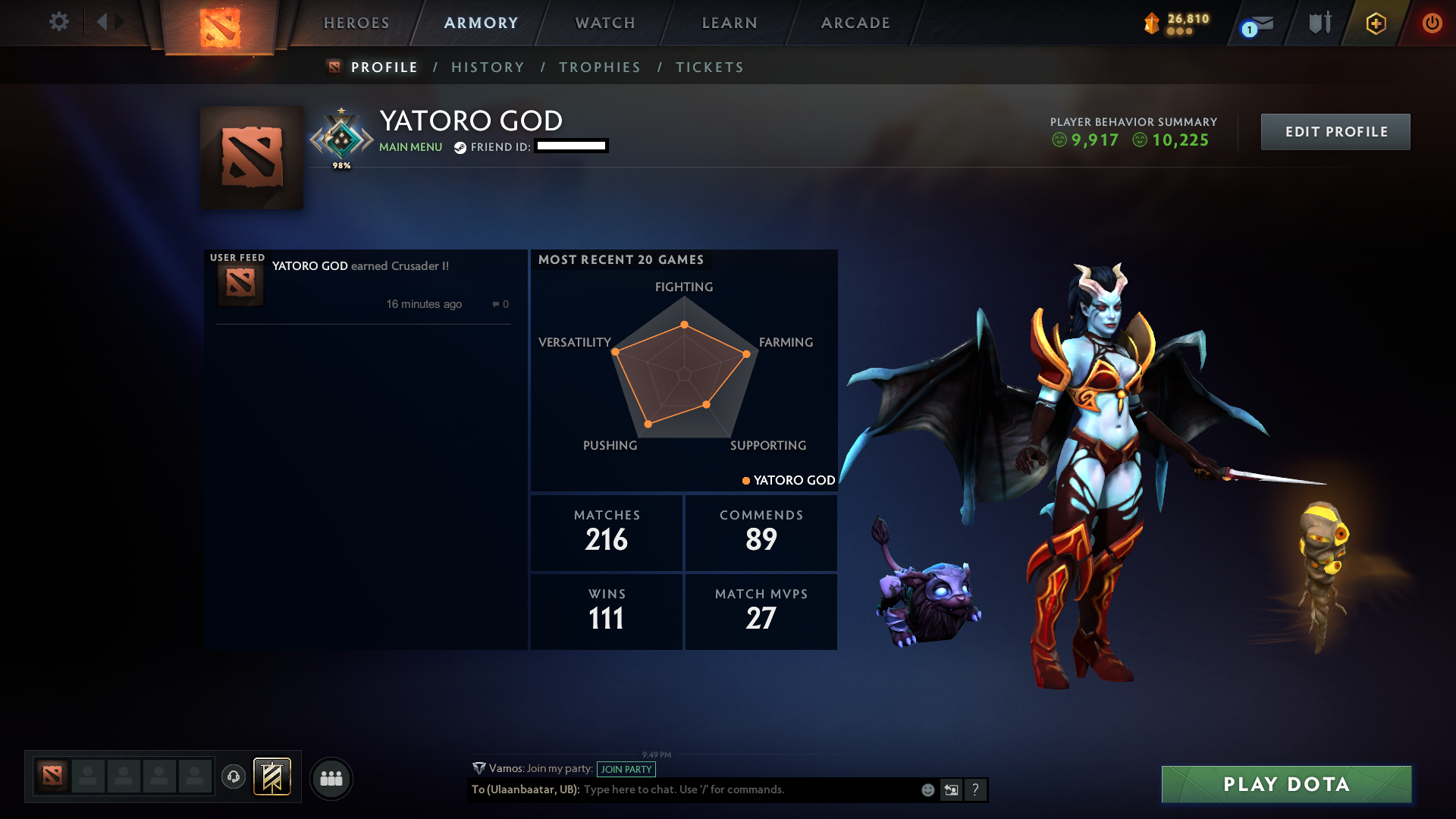Open the settings gear menu
This screenshot has width=1456, height=819.
(x=58, y=22)
